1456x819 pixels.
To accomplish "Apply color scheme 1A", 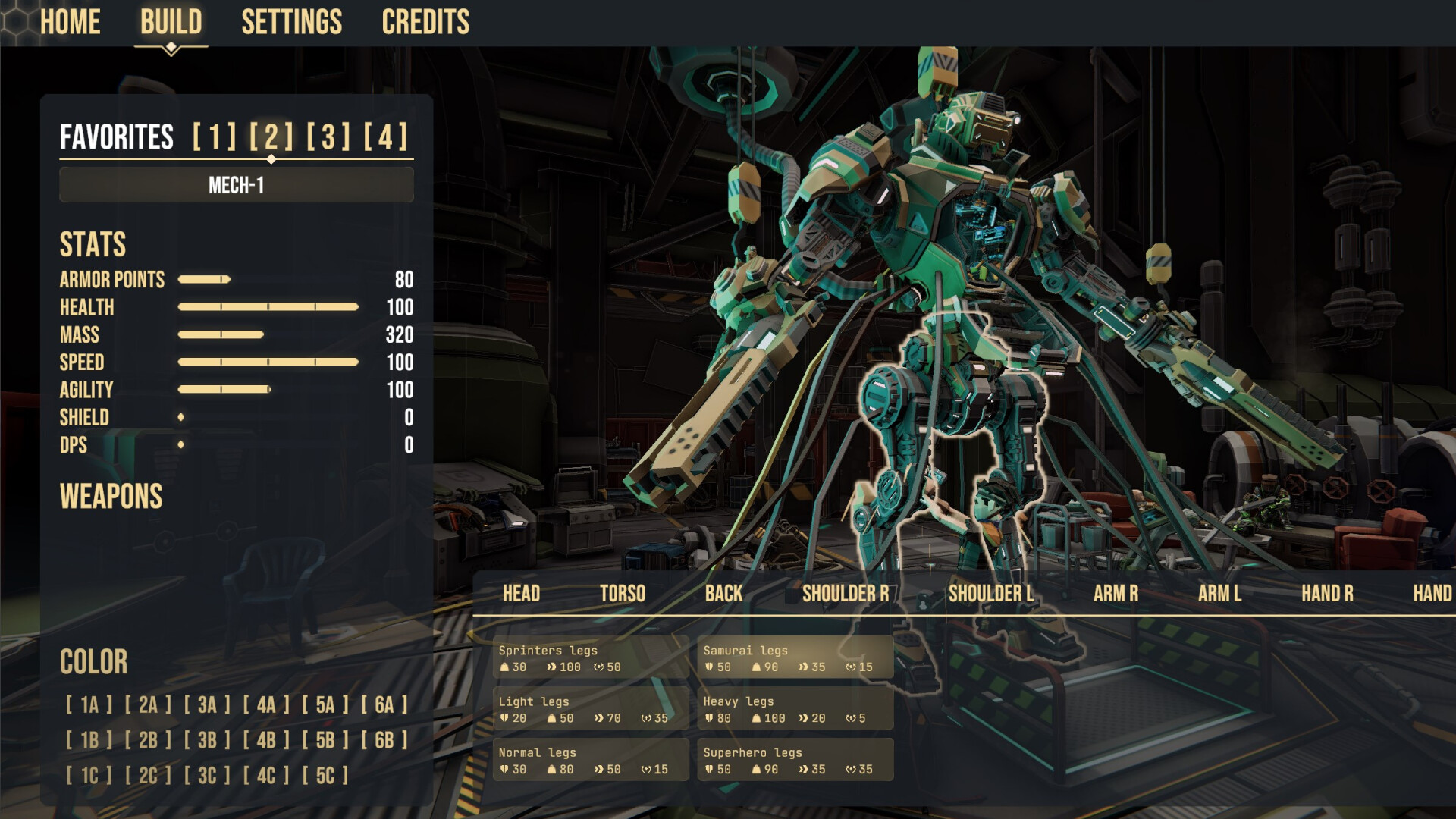I will (x=89, y=705).
